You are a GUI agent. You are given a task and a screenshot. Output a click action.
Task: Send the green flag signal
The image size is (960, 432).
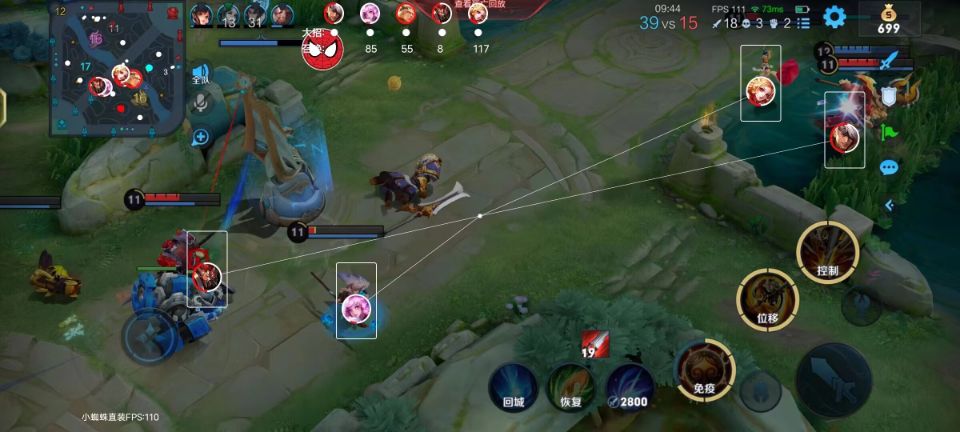pos(888,131)
